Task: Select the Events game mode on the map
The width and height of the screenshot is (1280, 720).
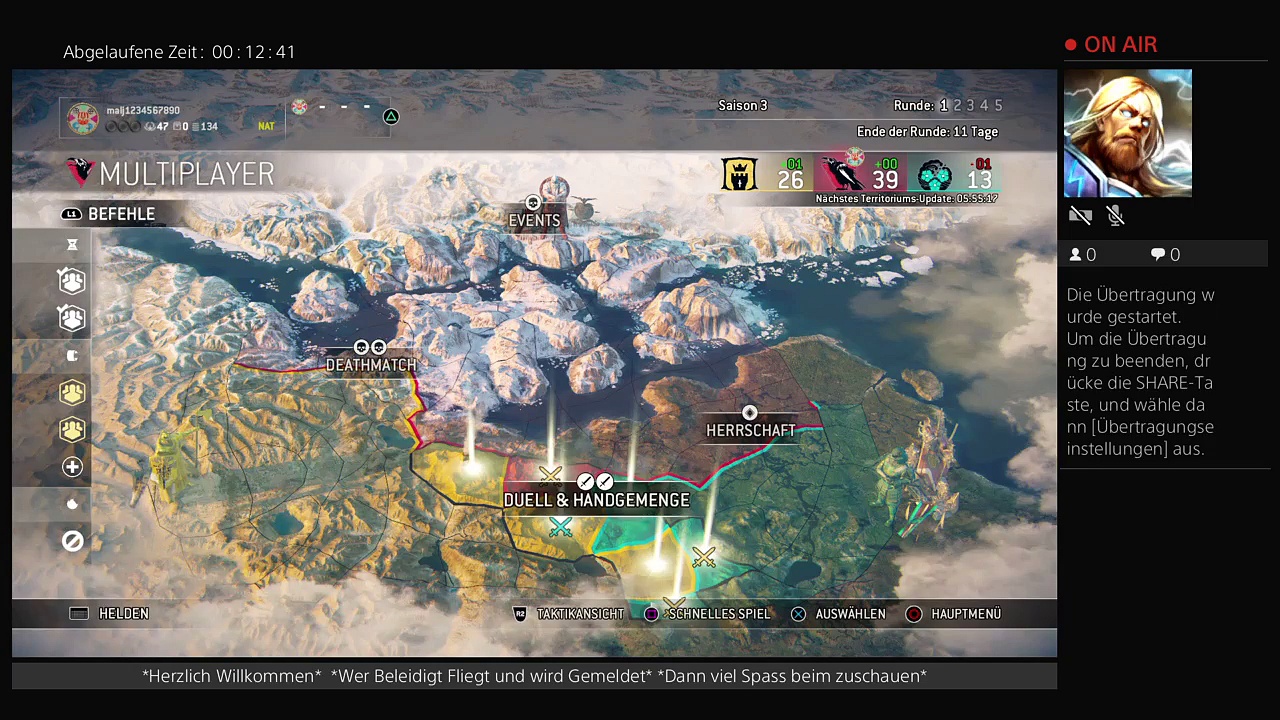Action: coord(534,219)
